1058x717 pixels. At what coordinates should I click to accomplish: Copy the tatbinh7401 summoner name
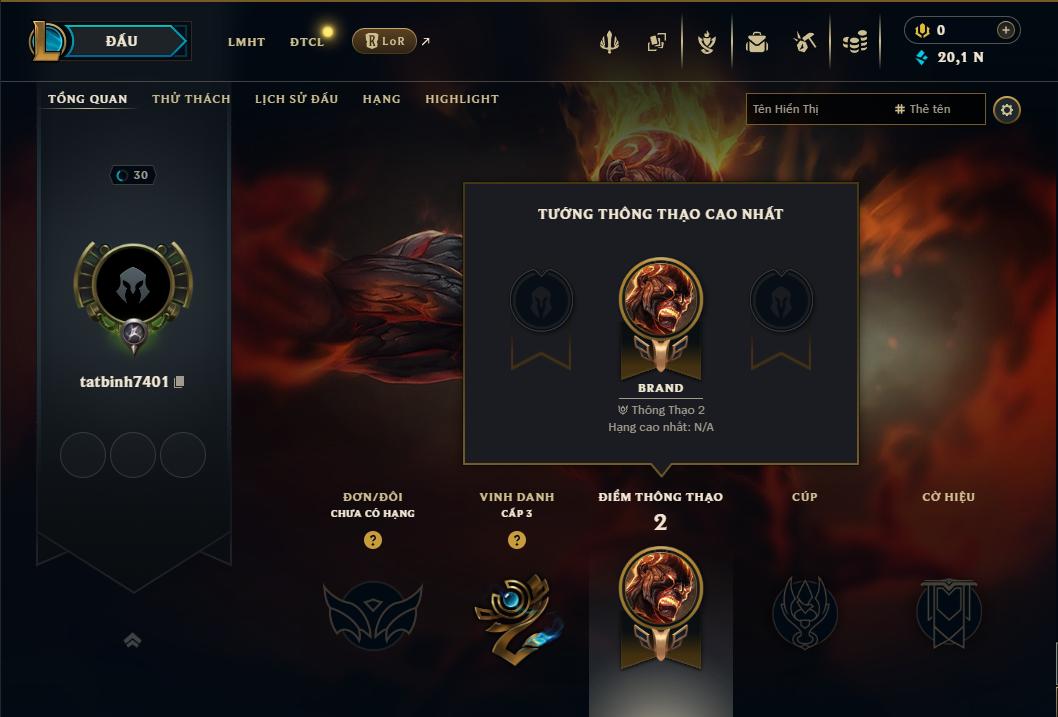pos(180,382)
